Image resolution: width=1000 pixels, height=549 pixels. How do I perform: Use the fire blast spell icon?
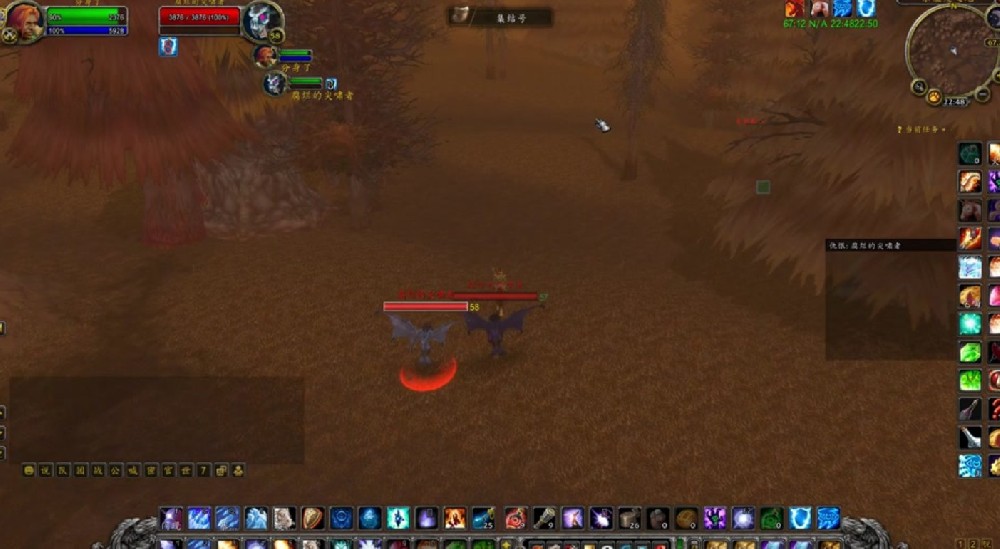tap(455, 518)
